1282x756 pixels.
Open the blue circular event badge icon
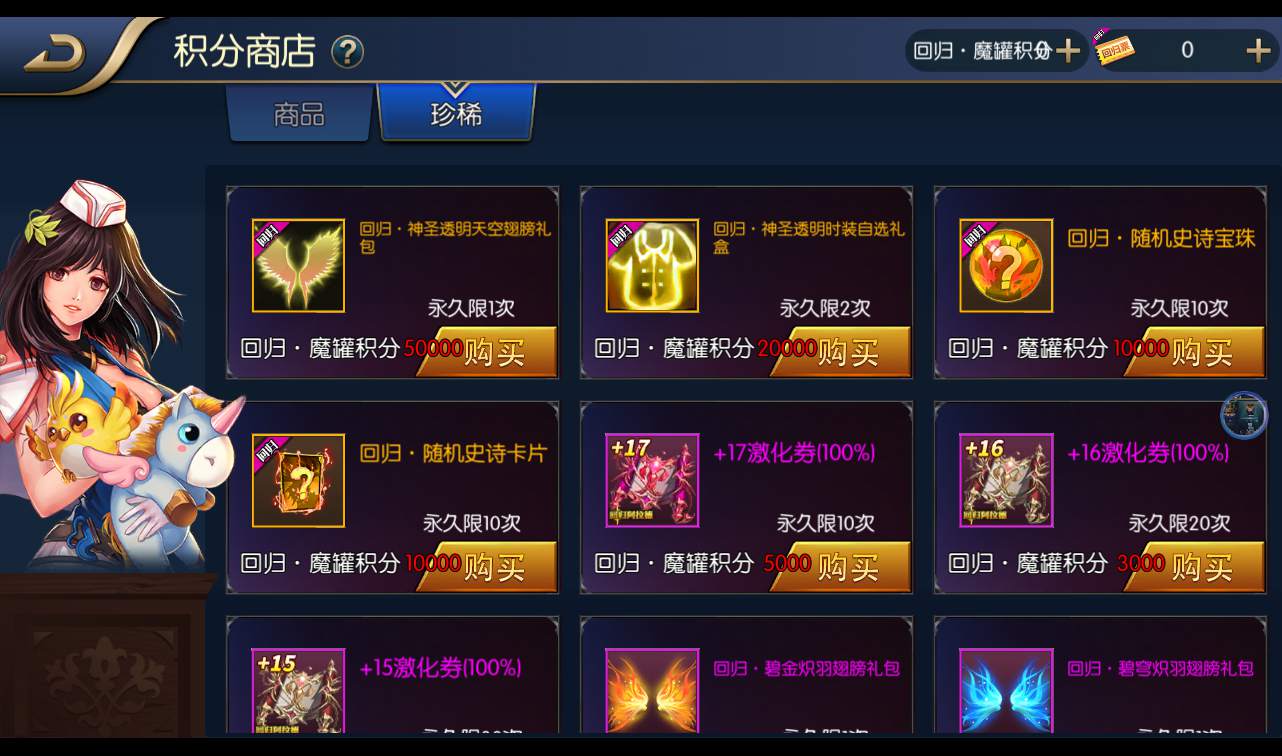tap(1243, 417)
